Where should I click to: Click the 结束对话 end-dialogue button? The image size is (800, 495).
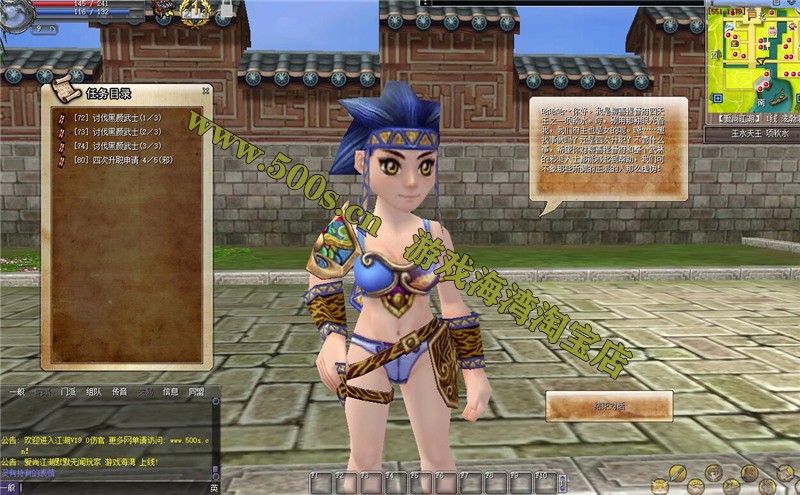tap(608, 405)
